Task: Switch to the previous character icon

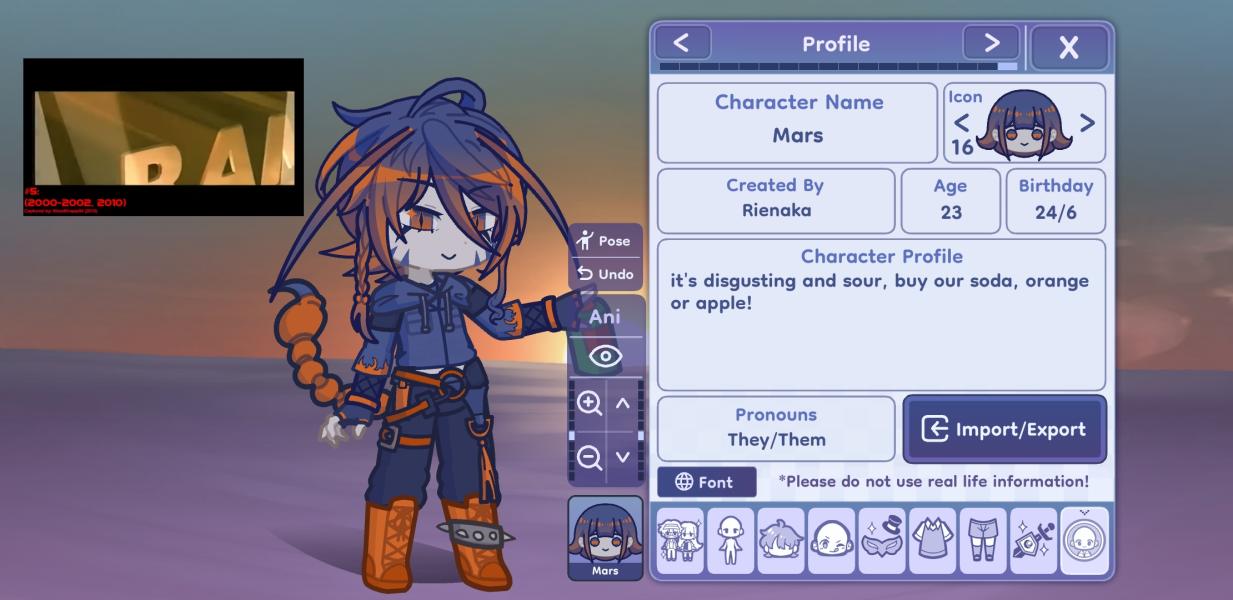Action: [962, 123]
